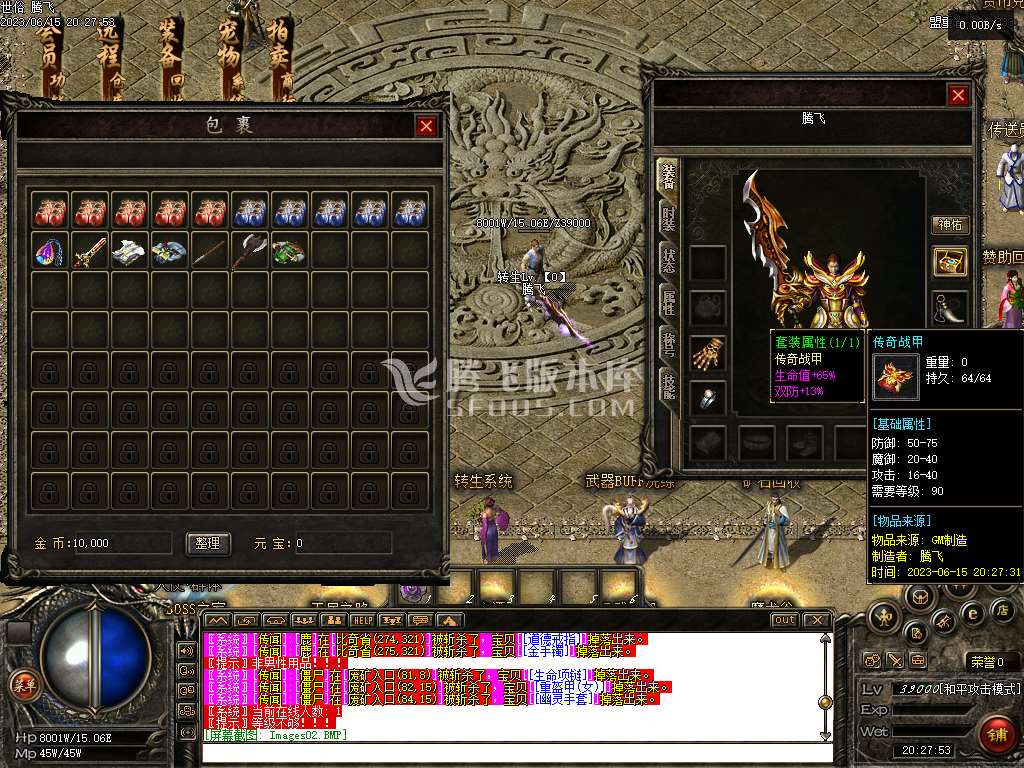Close the chat log window
The image size is (1024, 768).
pos(817,620)
